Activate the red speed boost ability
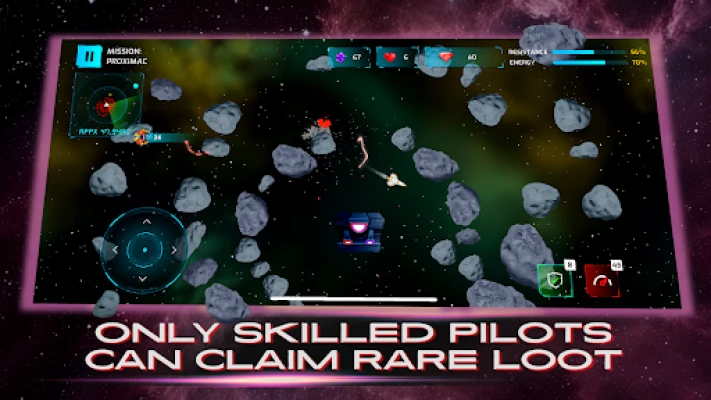 coord(600,281)
